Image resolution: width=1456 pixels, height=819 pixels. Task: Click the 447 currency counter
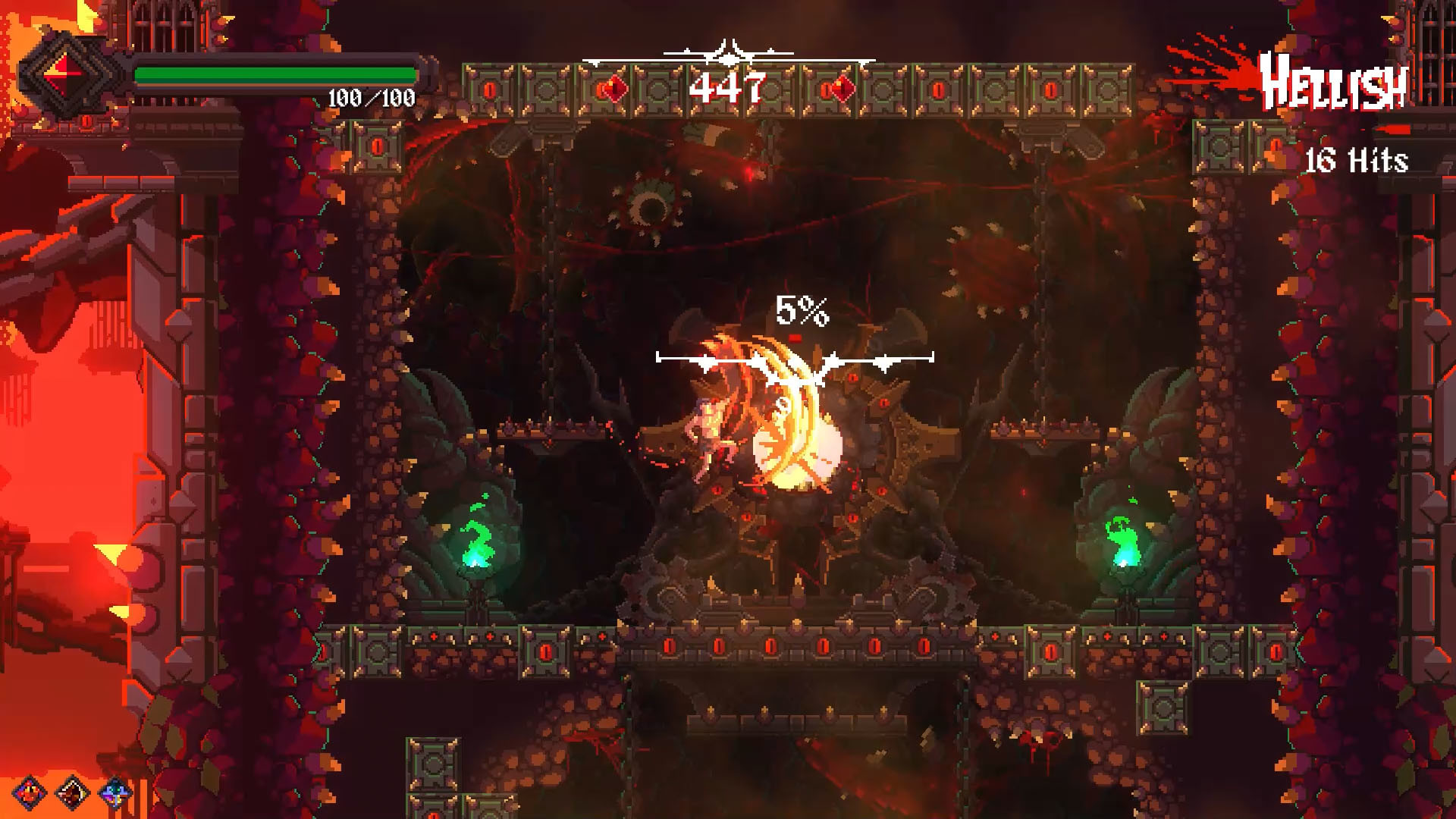click(x=729, y=86)
